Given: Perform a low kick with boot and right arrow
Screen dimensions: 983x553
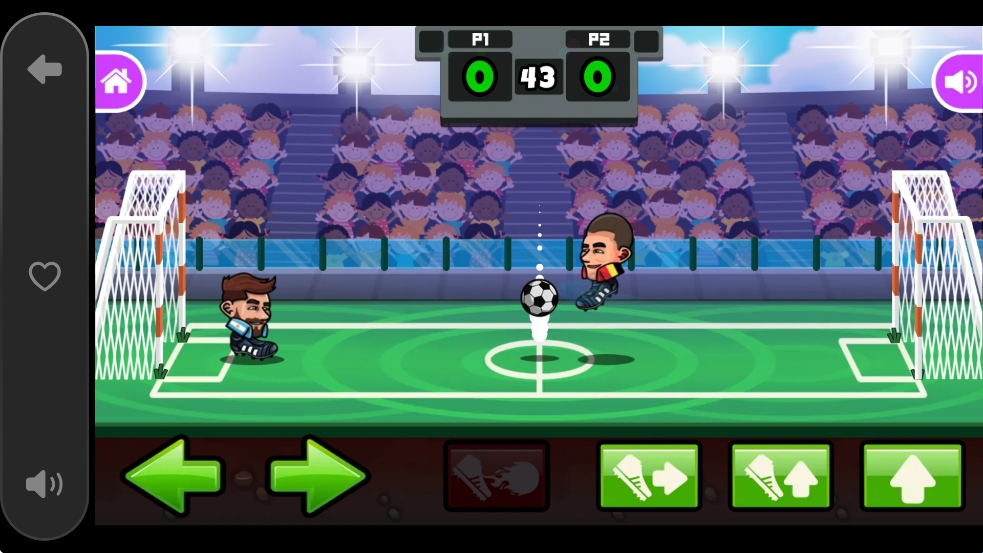Looking at the screenshot, I should [649, 476].
